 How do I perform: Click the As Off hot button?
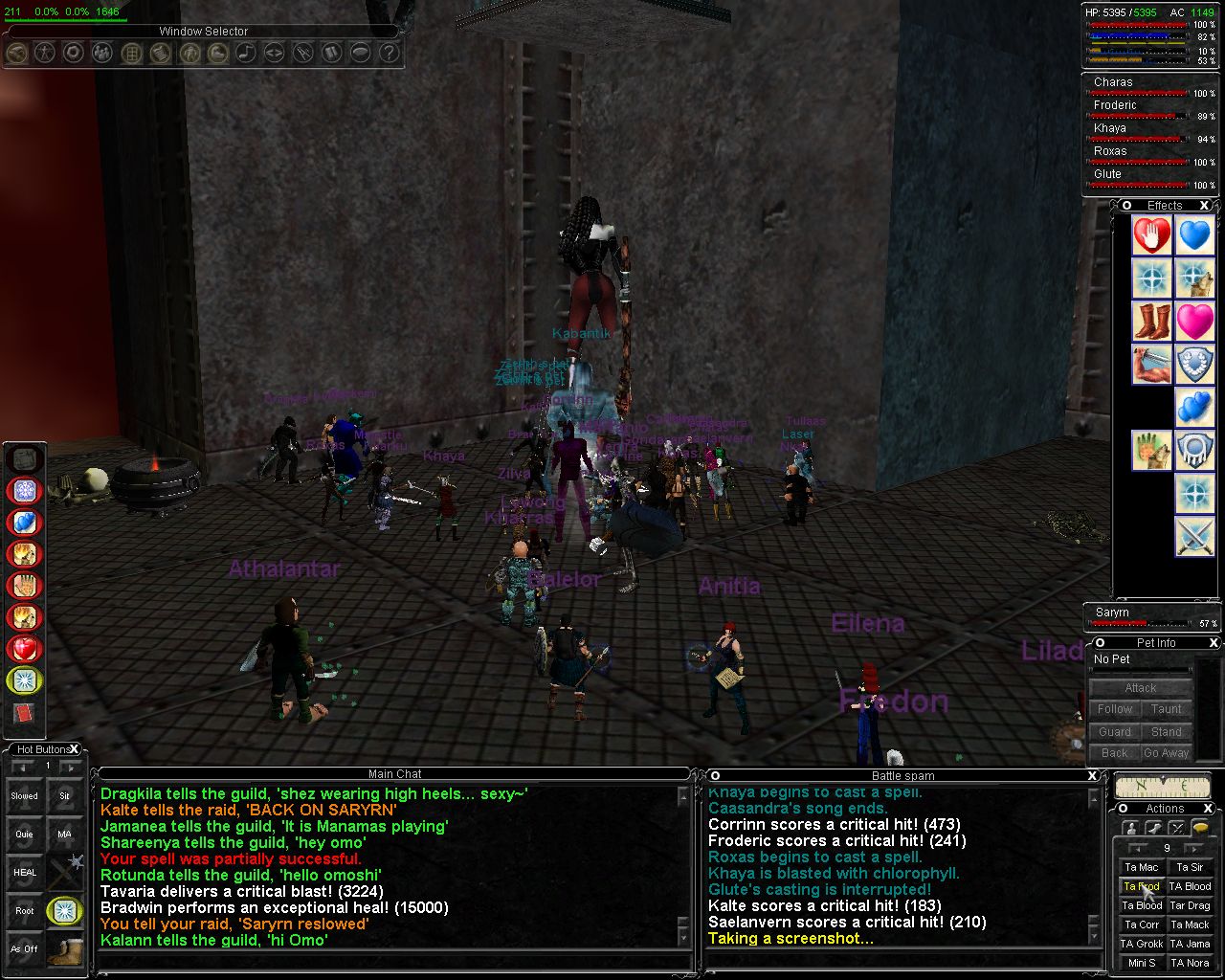pos(25,948)
